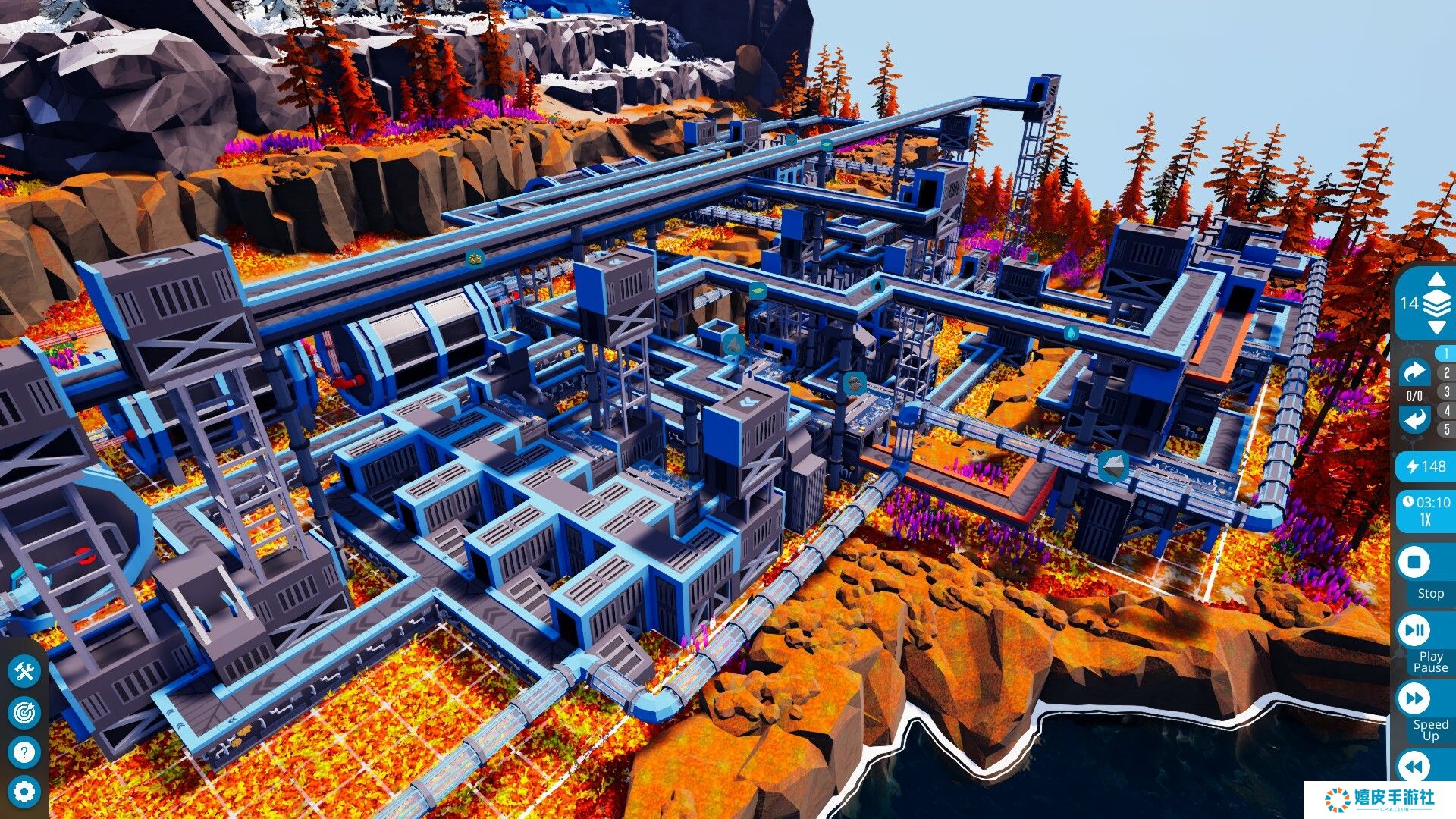Open the build tools hammer-and-wrench menu

pyautogui.click(x=24, y=672)
